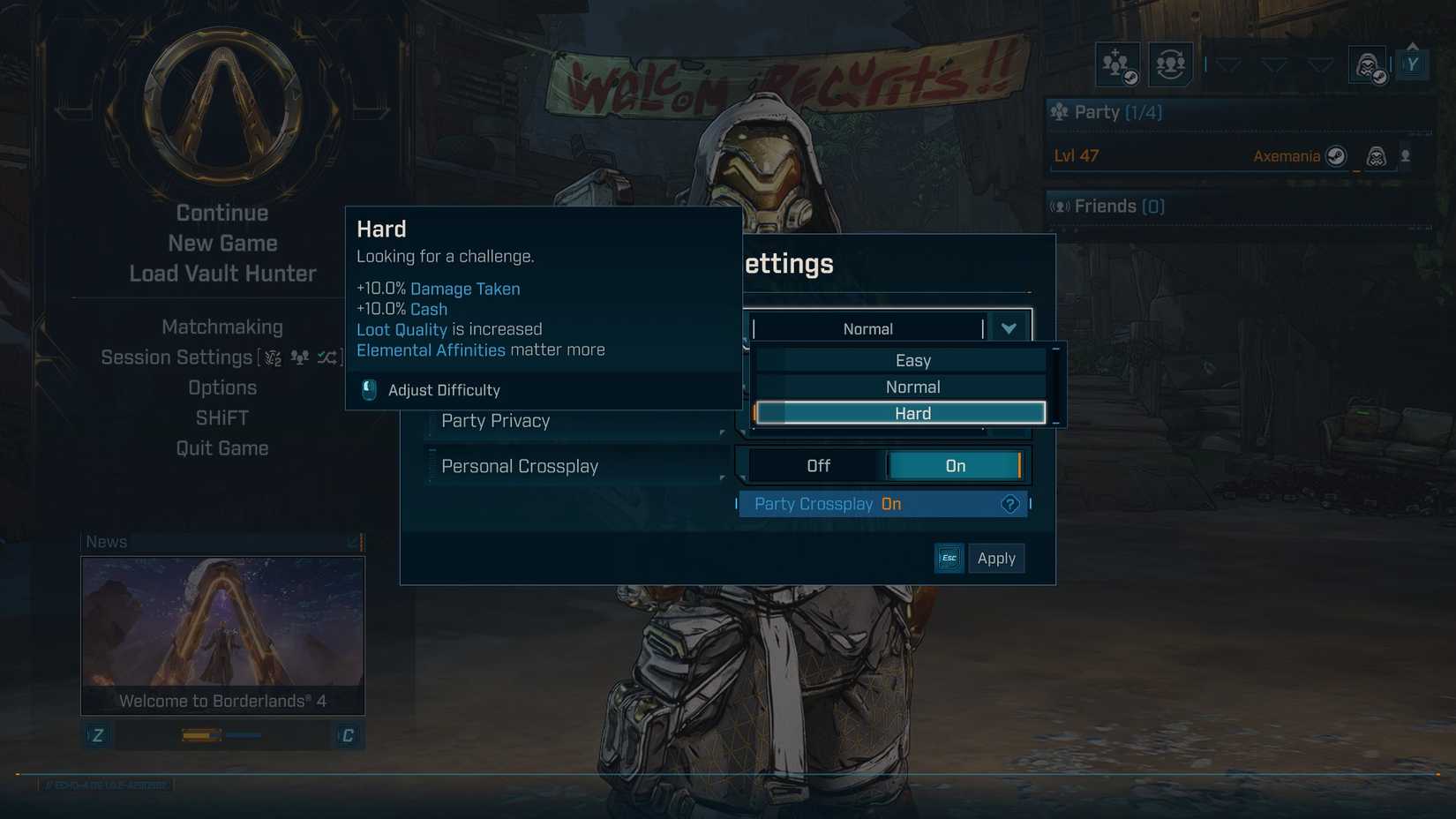Viewport: 1456px width, 819px height.
Task: Click the skull difficulty icon beside Session Settings
Action: point(271,358)
